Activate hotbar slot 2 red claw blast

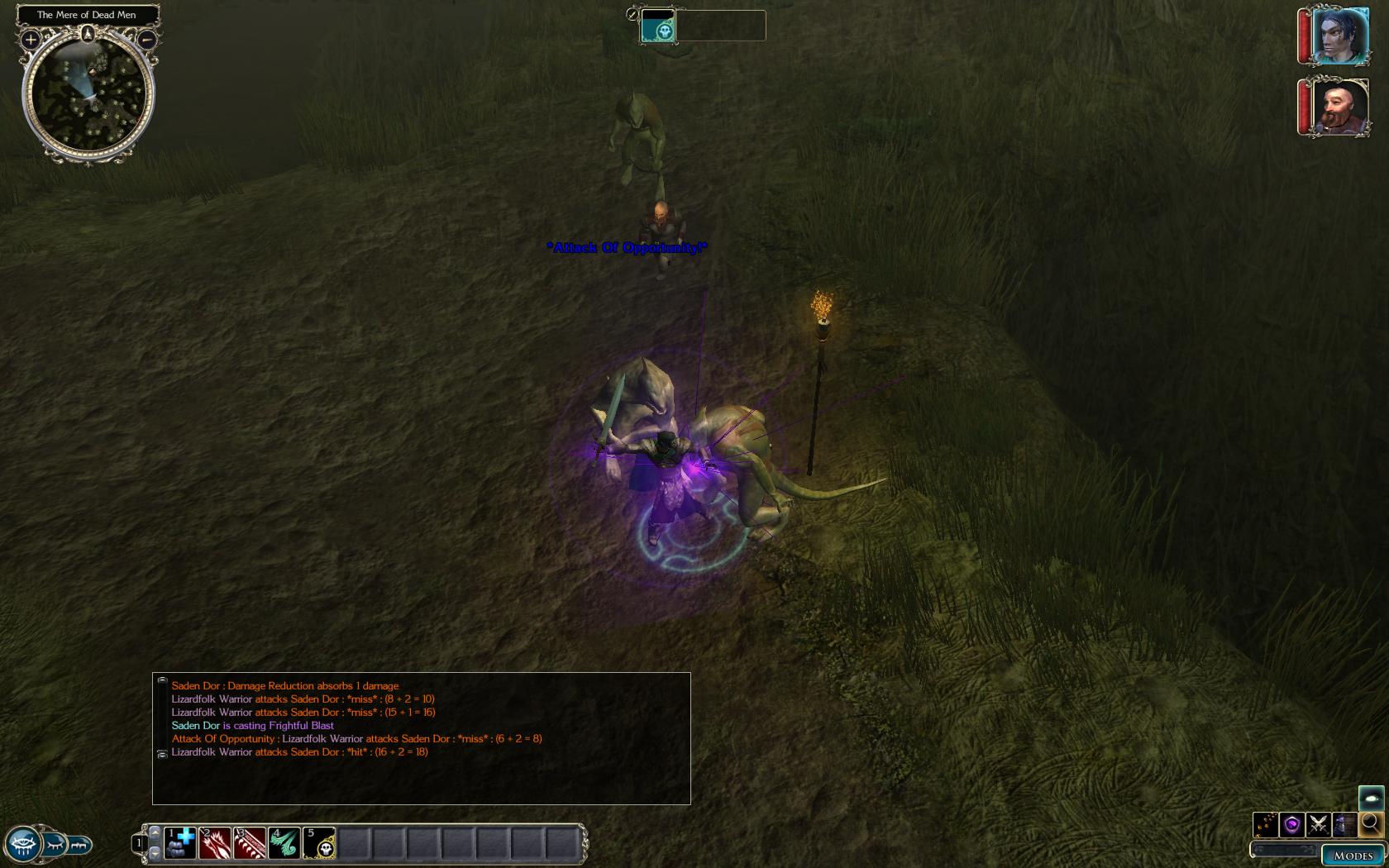point(215,843)
